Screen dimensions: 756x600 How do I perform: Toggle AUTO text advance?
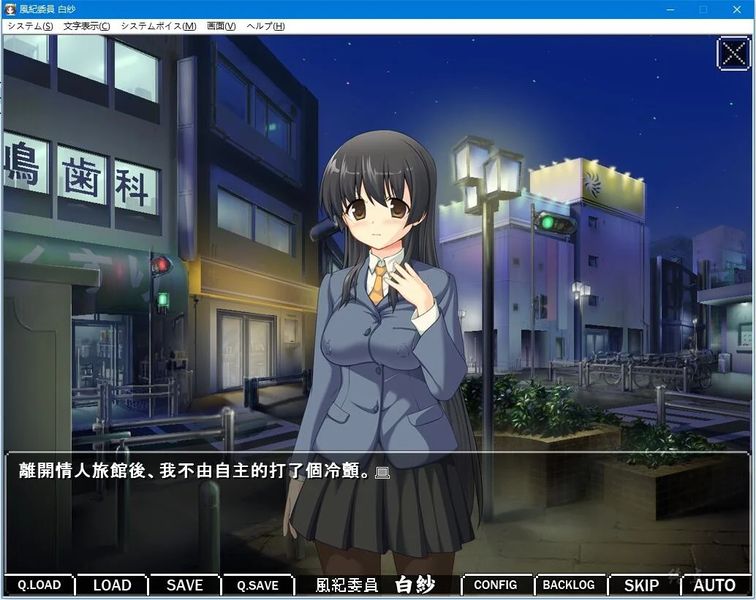pyautogui.click(x=714, y=586)
